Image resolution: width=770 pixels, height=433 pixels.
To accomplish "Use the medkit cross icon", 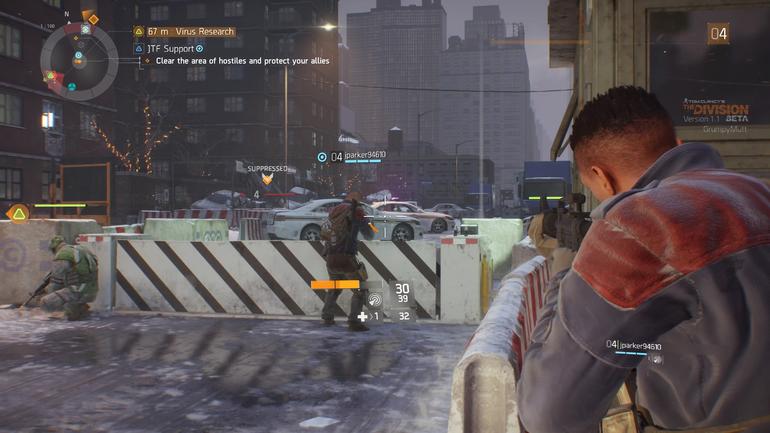I will click(363, 316).
